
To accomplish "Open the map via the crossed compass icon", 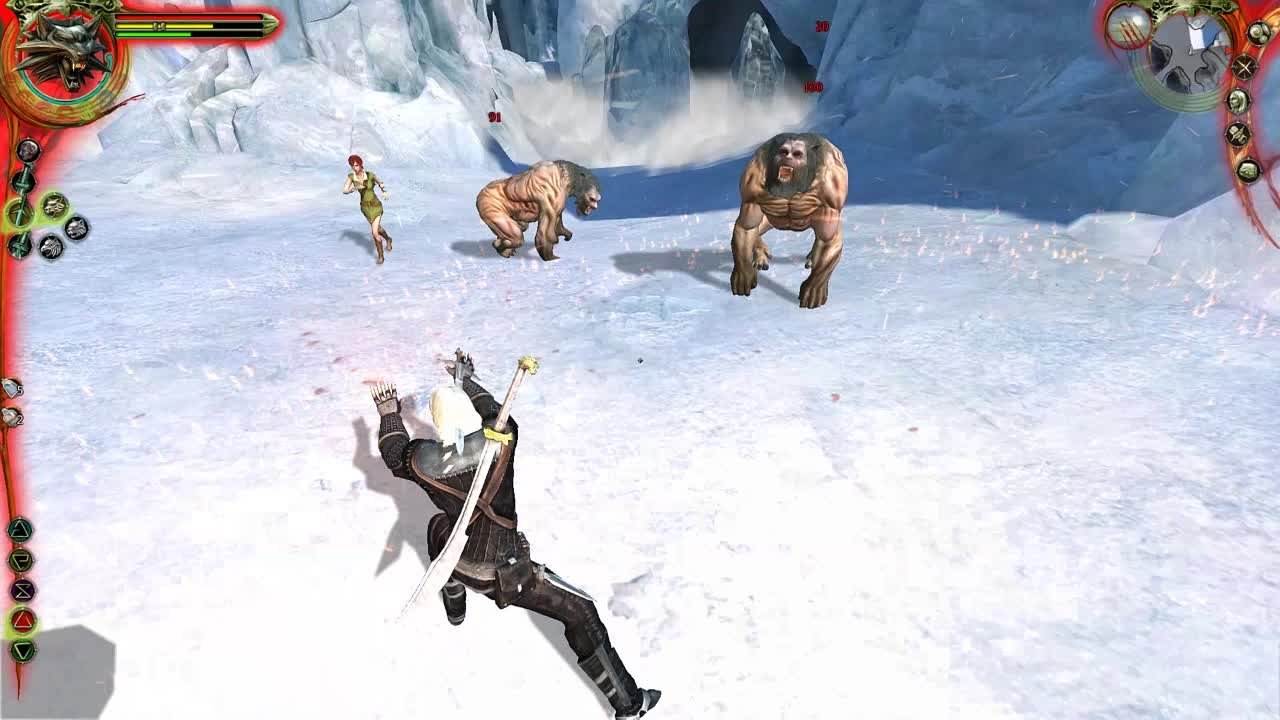I will pos(1243,67).
